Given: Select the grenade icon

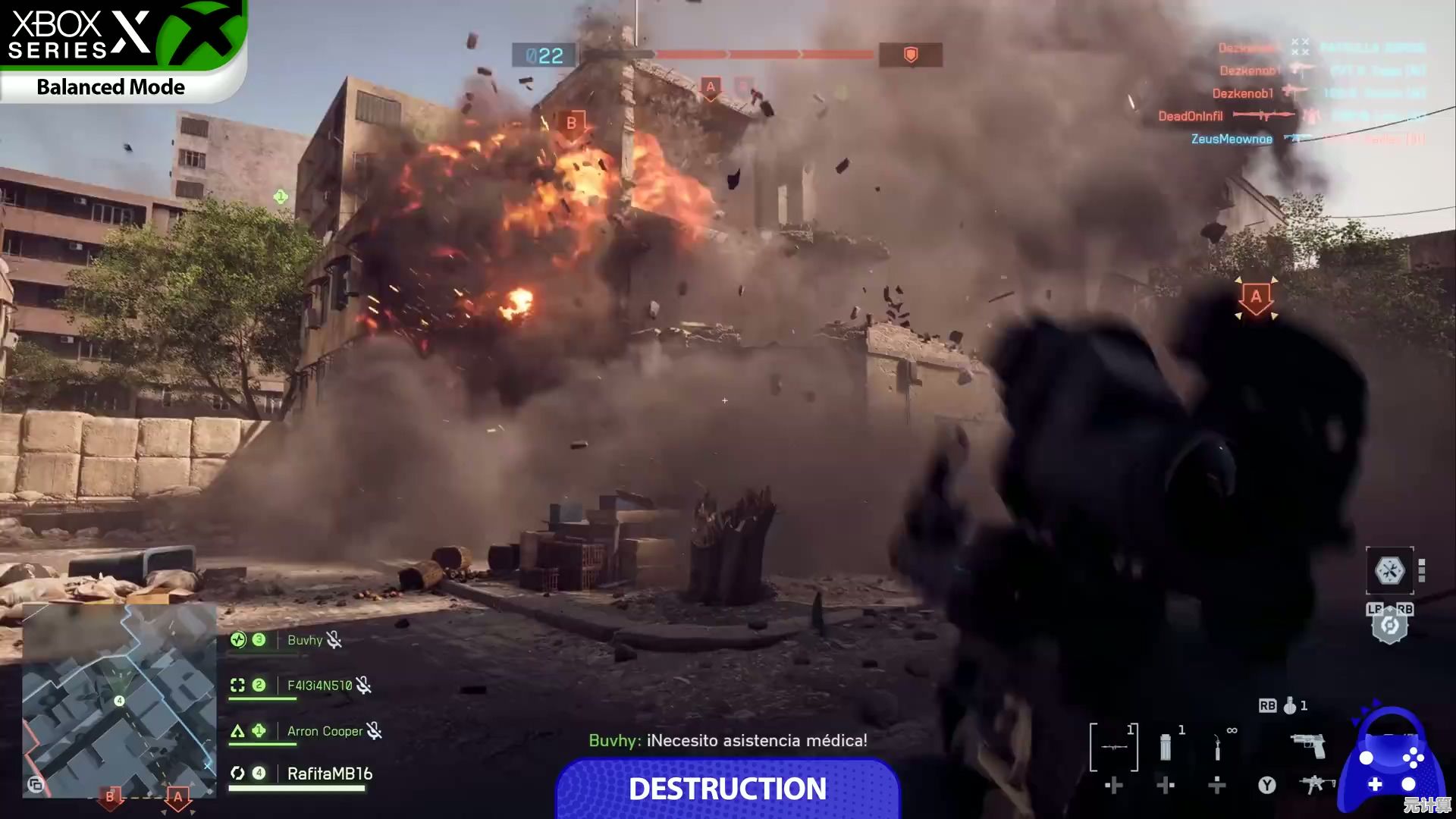Looking at the screenshot, I should pos(1290,706).
